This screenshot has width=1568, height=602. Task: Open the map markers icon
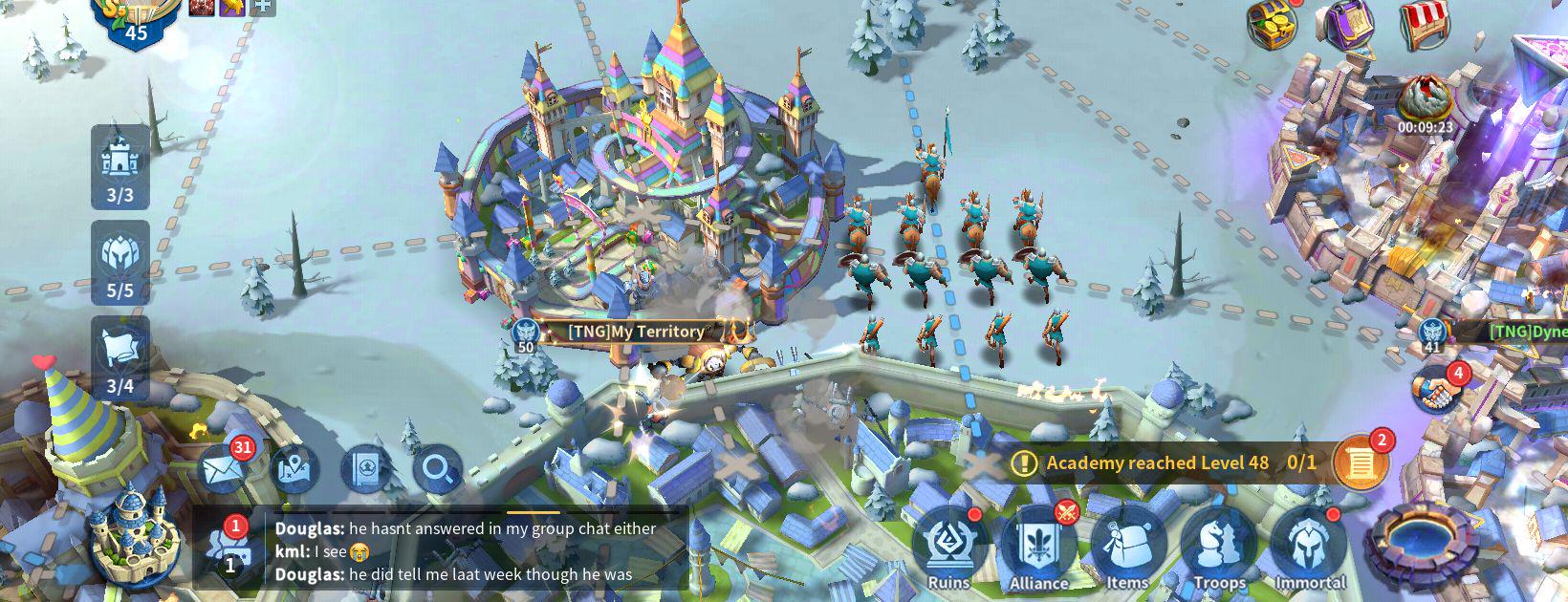[294, 469]
